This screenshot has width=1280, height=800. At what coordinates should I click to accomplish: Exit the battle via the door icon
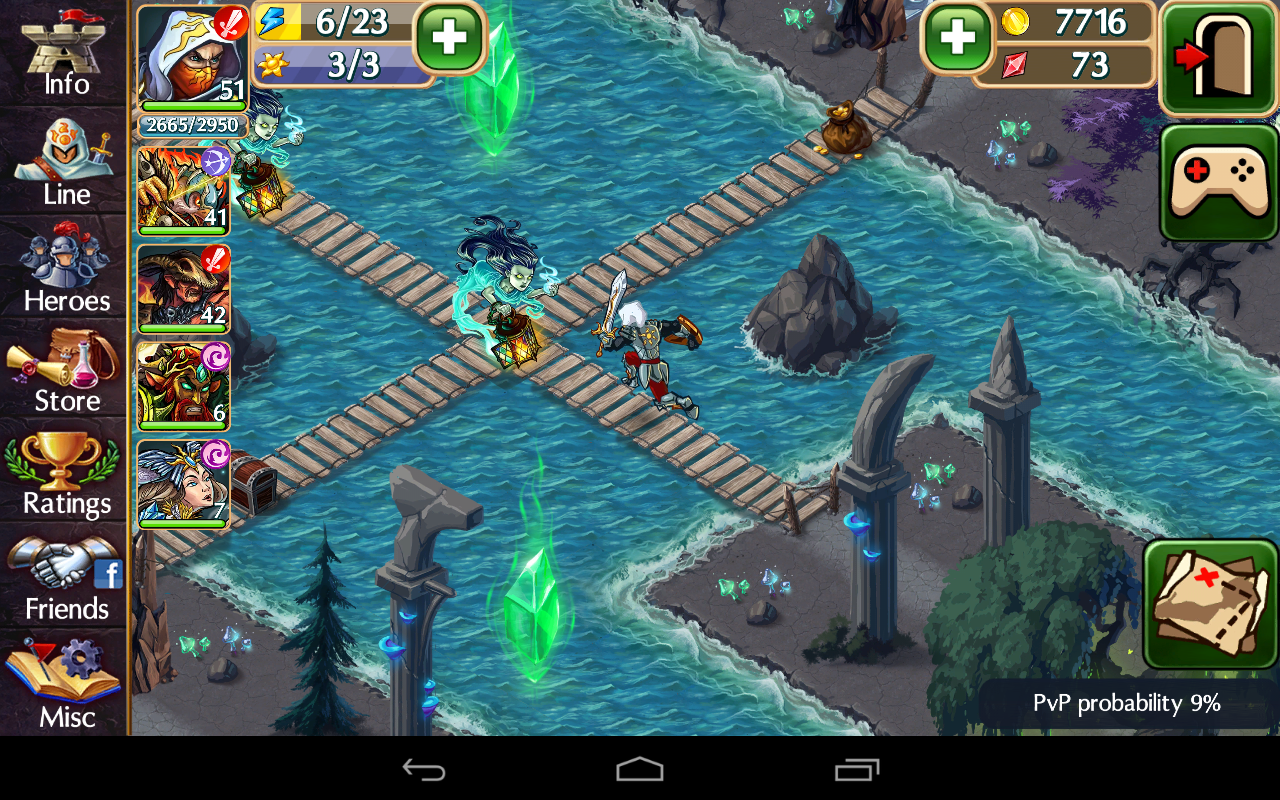(1217, 57)
